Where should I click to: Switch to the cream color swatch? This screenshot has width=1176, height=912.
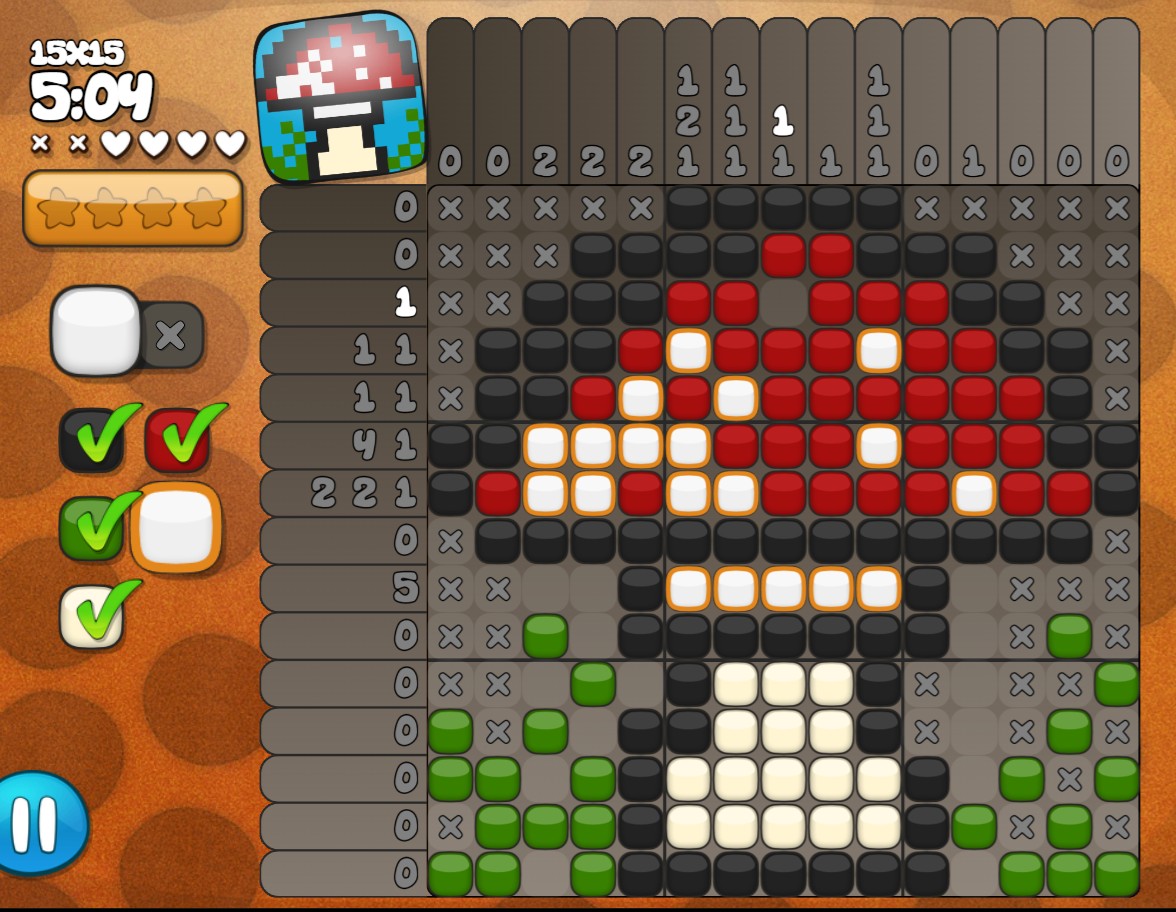pyautogui.click(x=91, y=615)
